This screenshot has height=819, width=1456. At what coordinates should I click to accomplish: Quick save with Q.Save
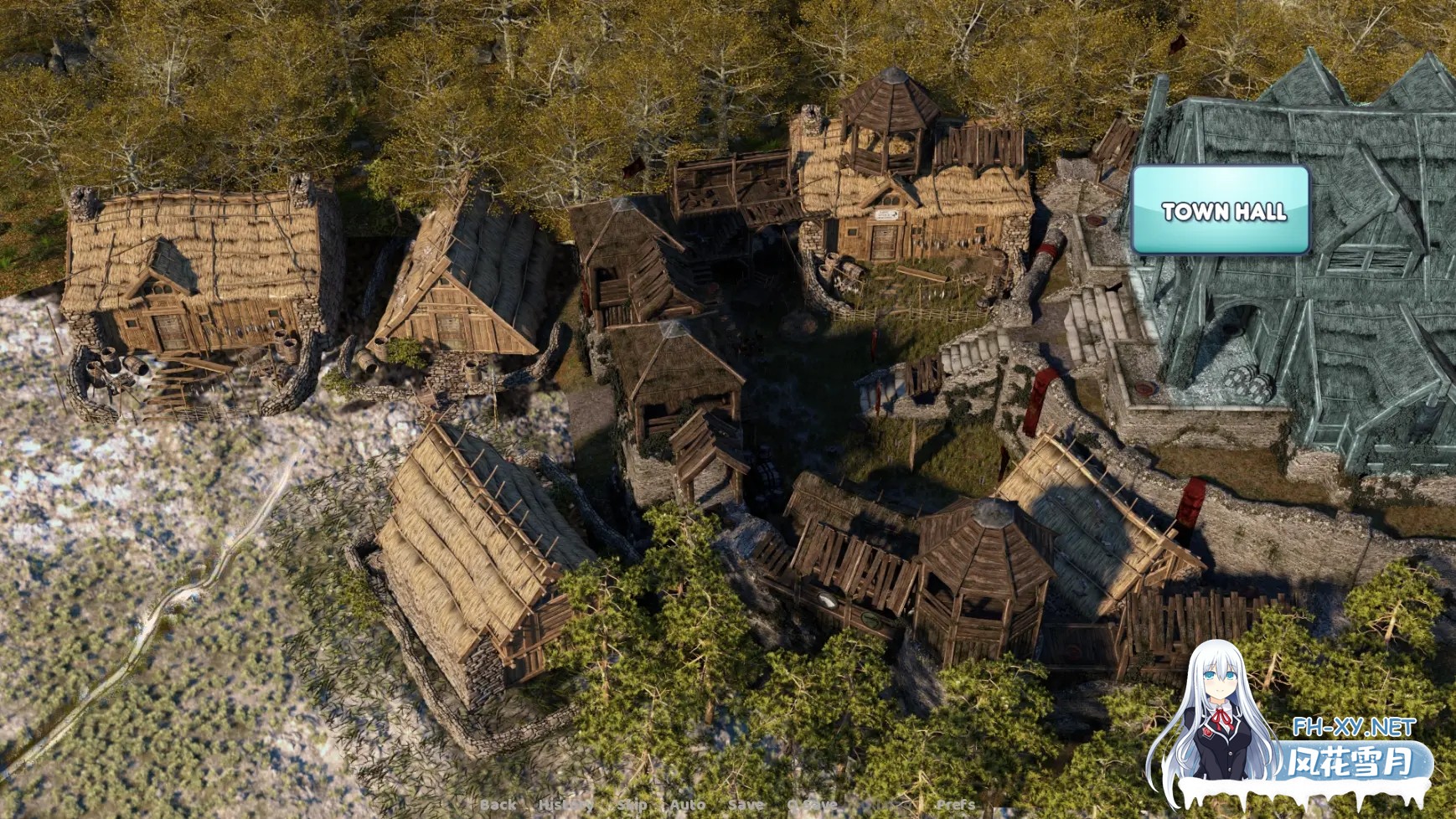(812, 805)
